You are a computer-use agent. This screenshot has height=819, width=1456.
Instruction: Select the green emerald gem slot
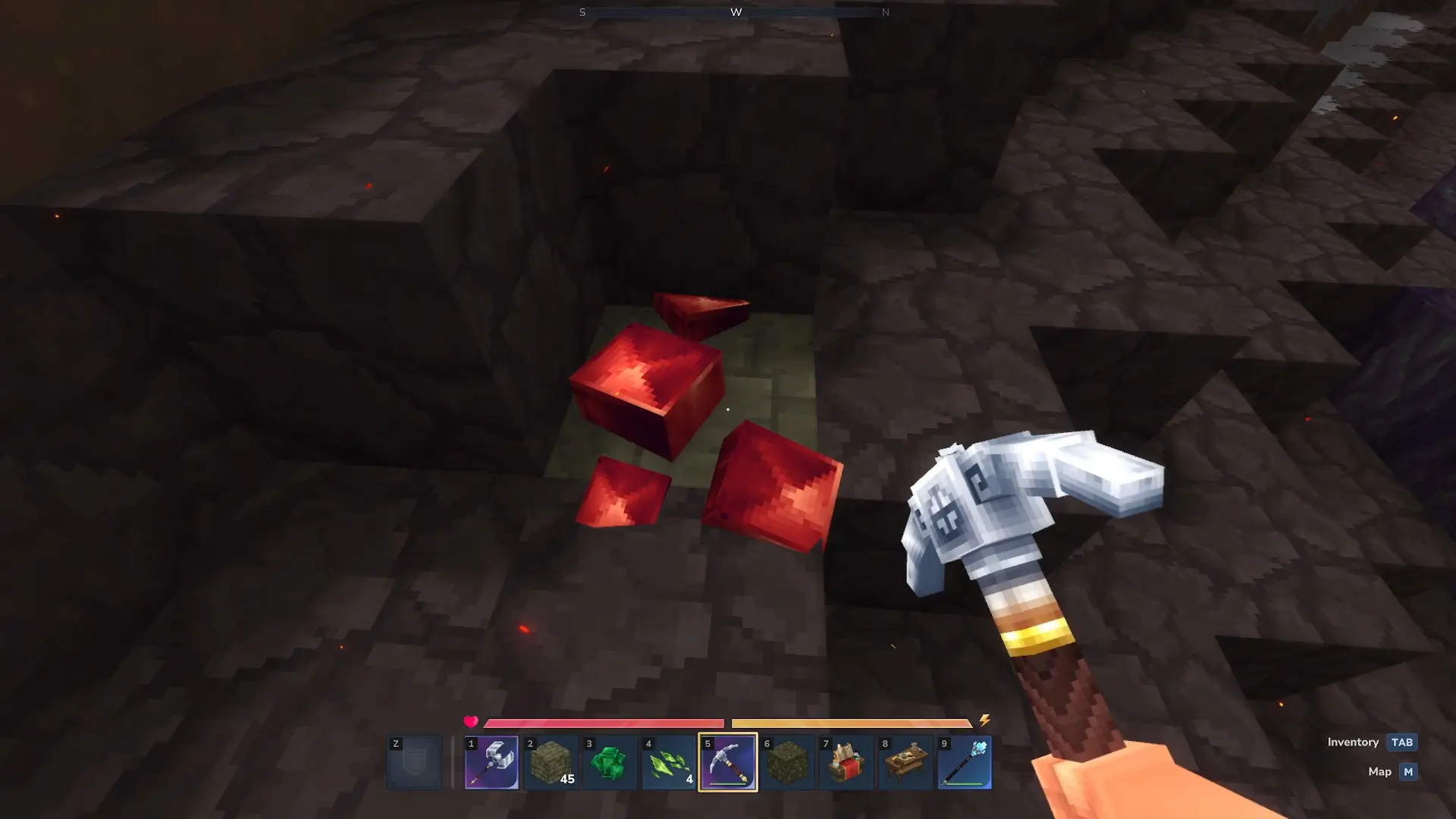[x=610, y=763]
